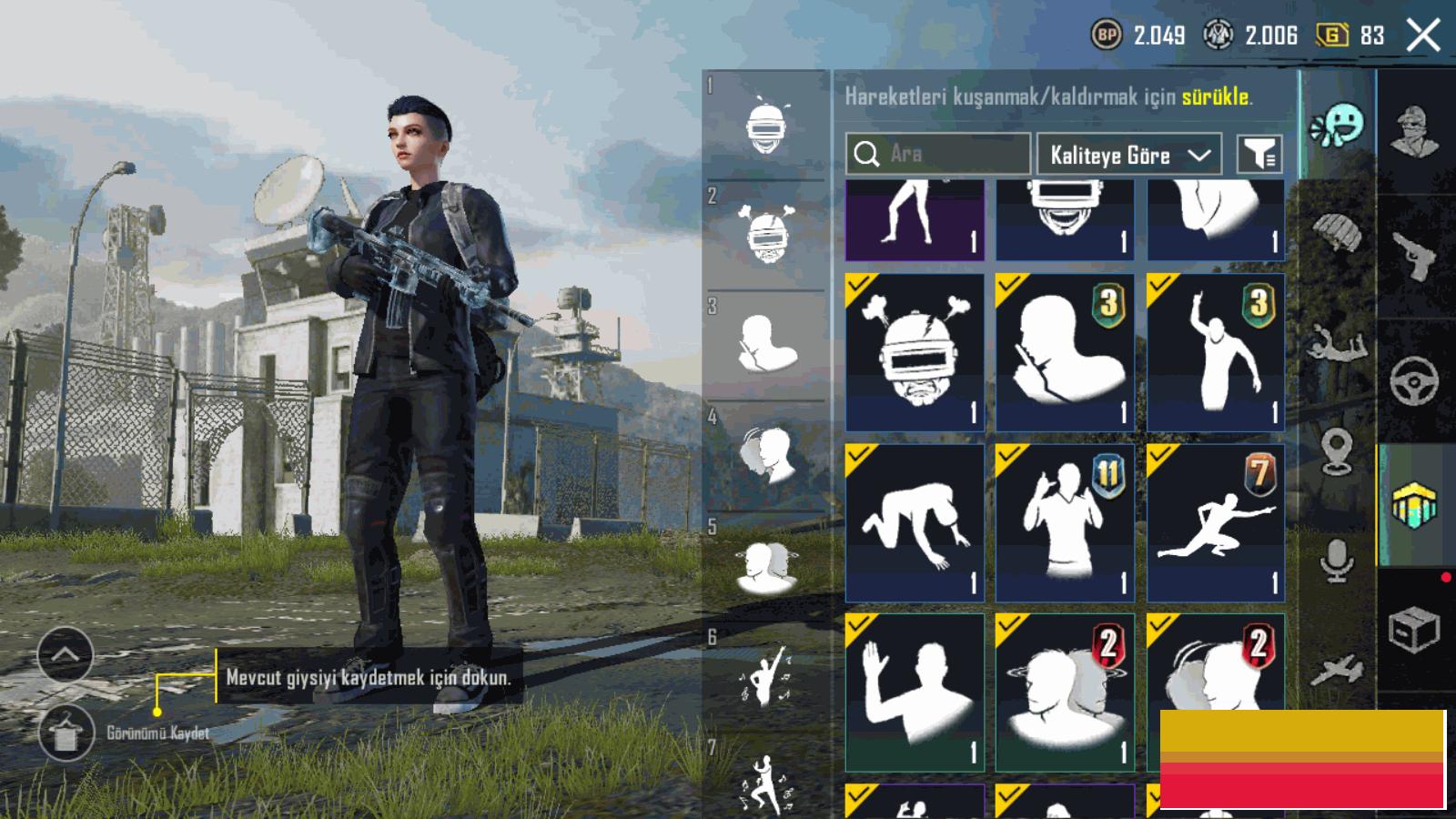Select equipped emote slot 6 dancing figure
Viewport: 1456px width, 819px height.
tap(766, 678)
